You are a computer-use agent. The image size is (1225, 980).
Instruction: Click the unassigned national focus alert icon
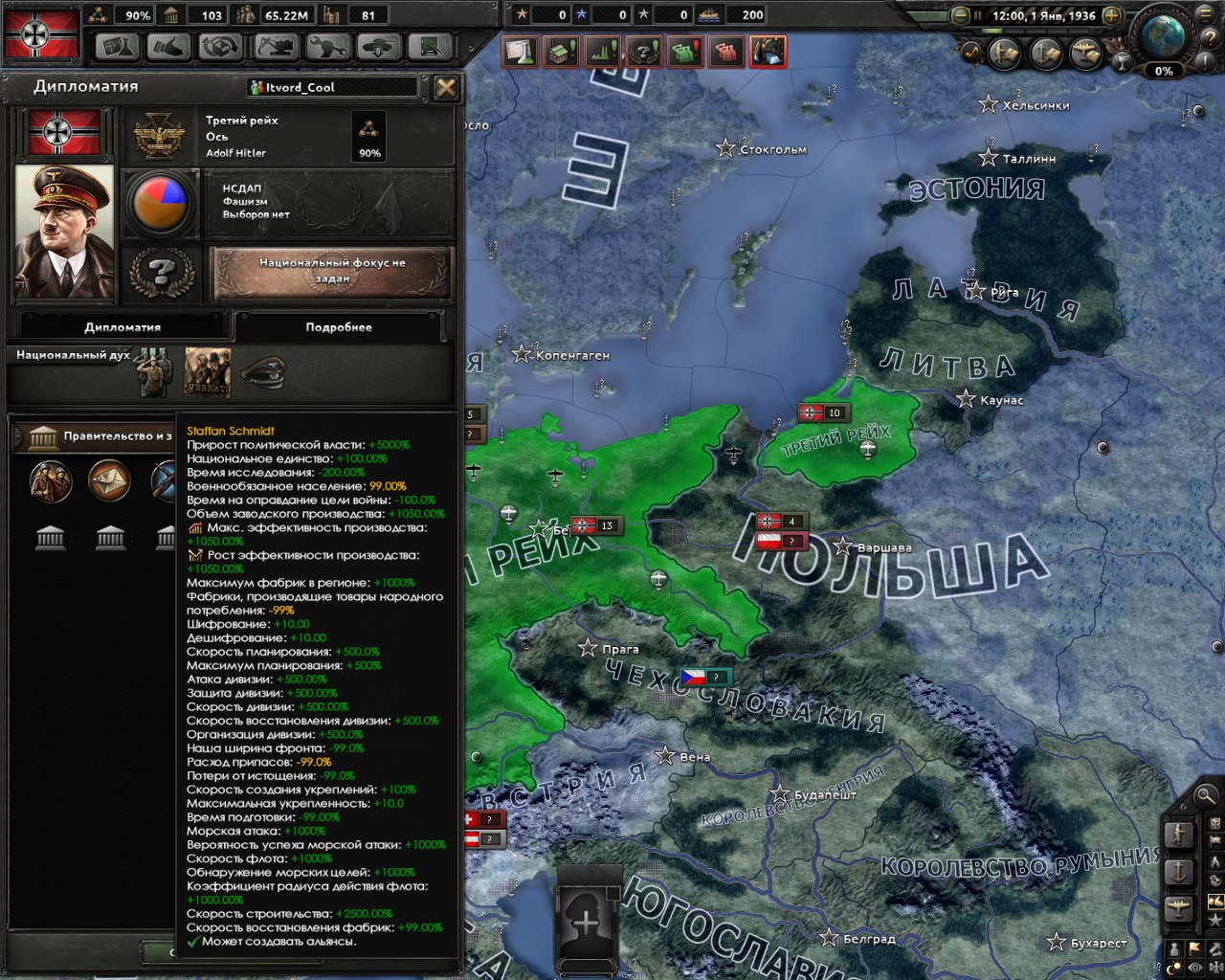(x=644, y=51)
